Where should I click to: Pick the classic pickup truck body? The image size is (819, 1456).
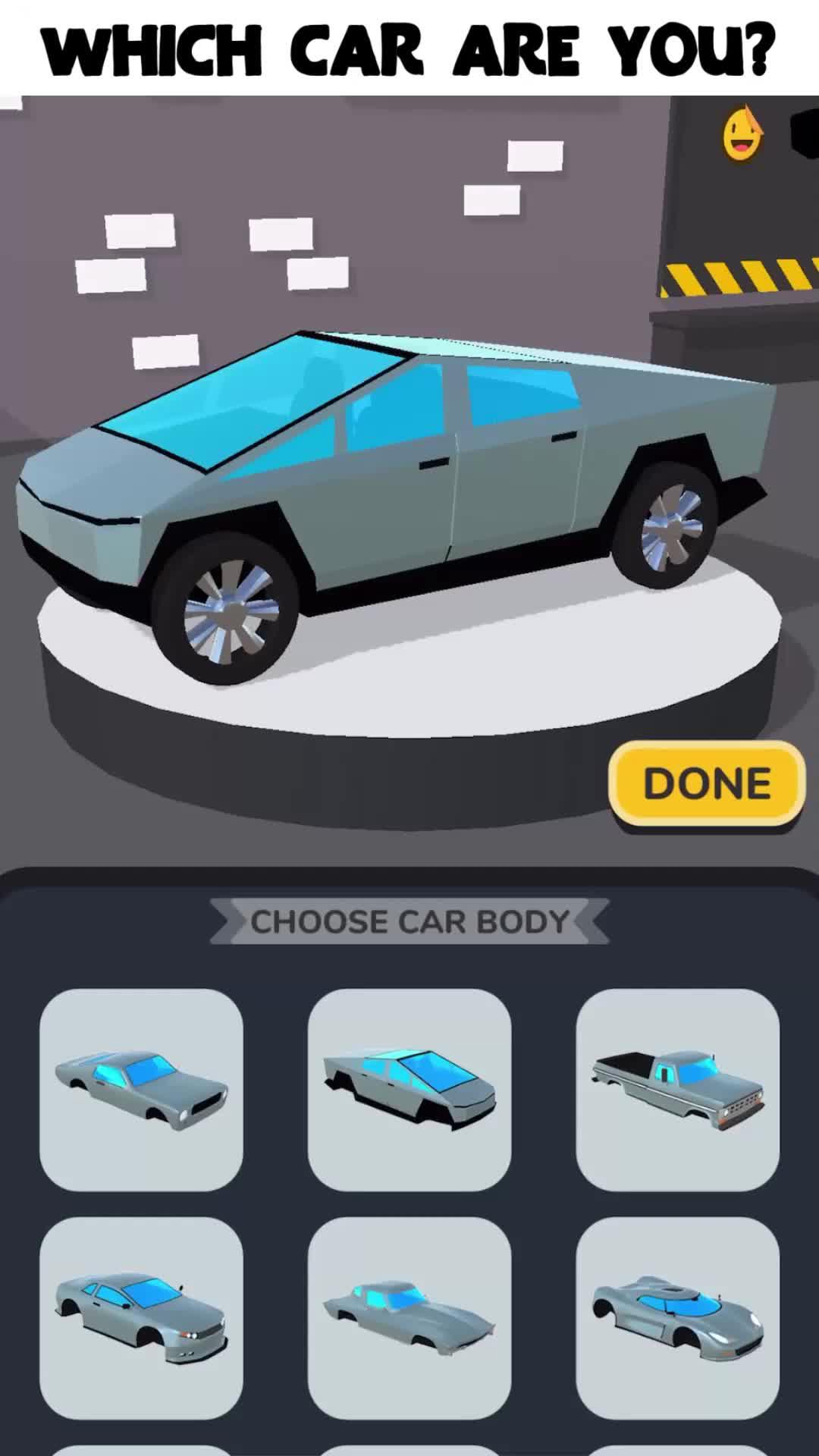coord(677,1090)
